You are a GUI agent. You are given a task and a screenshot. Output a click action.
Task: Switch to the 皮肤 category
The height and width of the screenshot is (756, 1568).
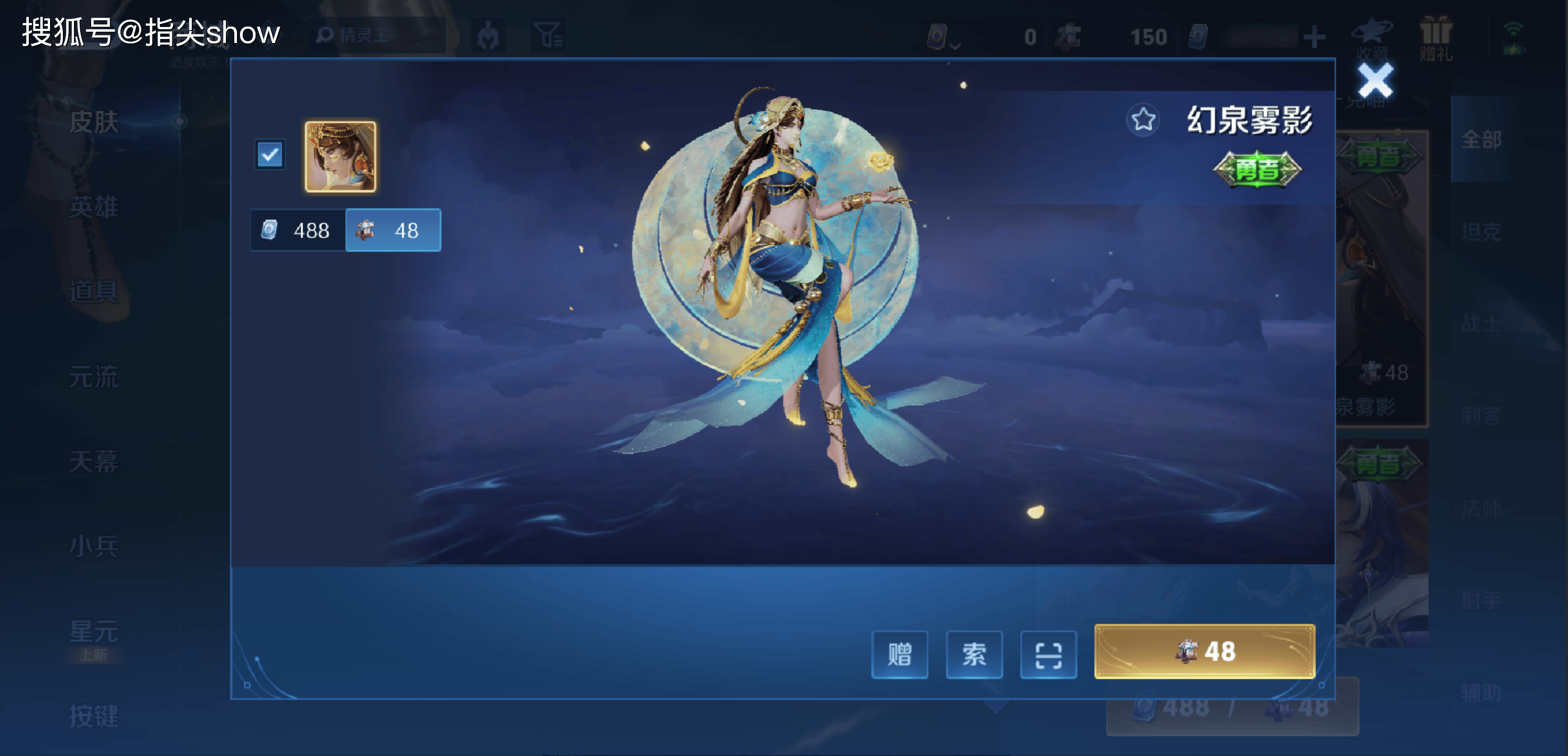(94, 122)
